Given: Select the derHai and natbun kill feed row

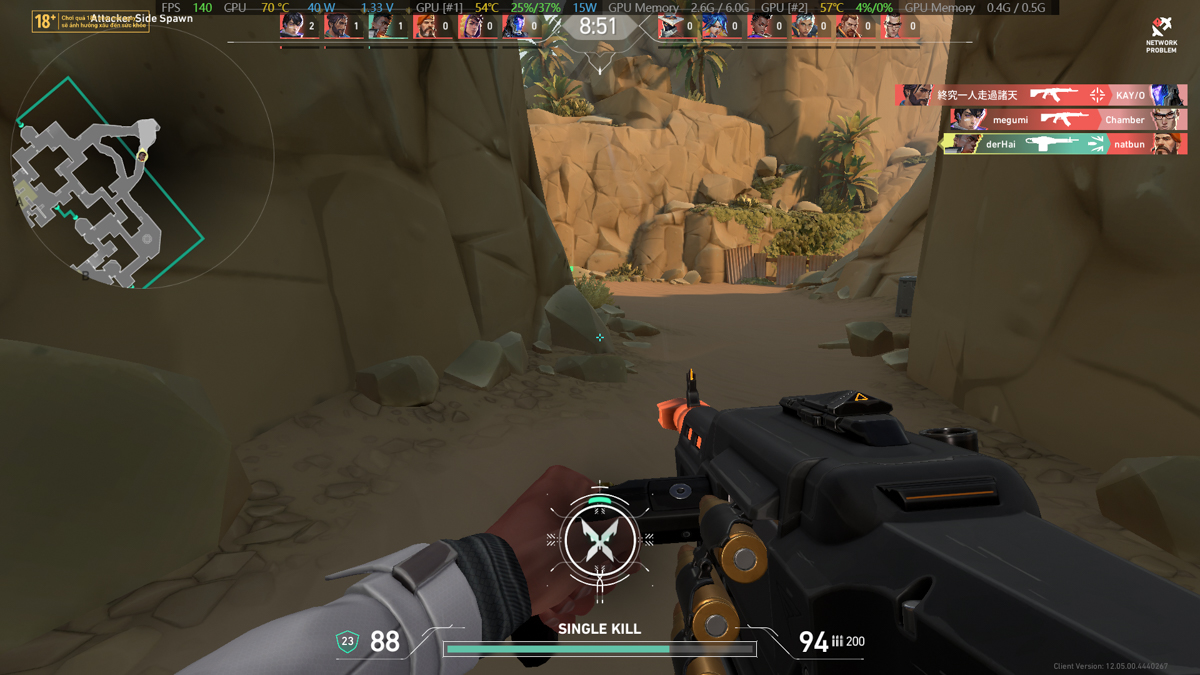Looking at the screenshot, I should (x=1064, y=144).
